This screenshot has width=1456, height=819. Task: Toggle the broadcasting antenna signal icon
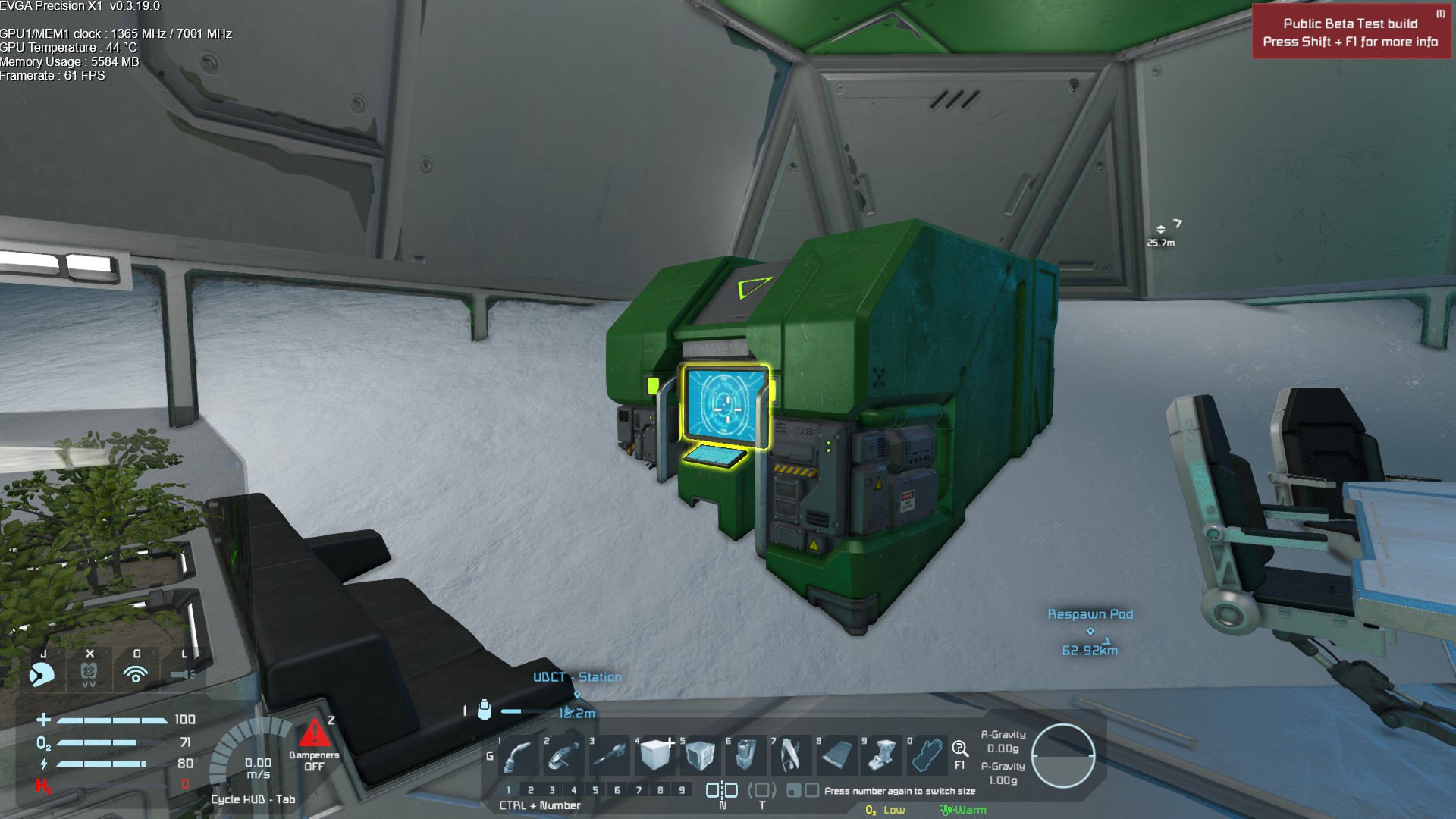(x=136, y=673)
